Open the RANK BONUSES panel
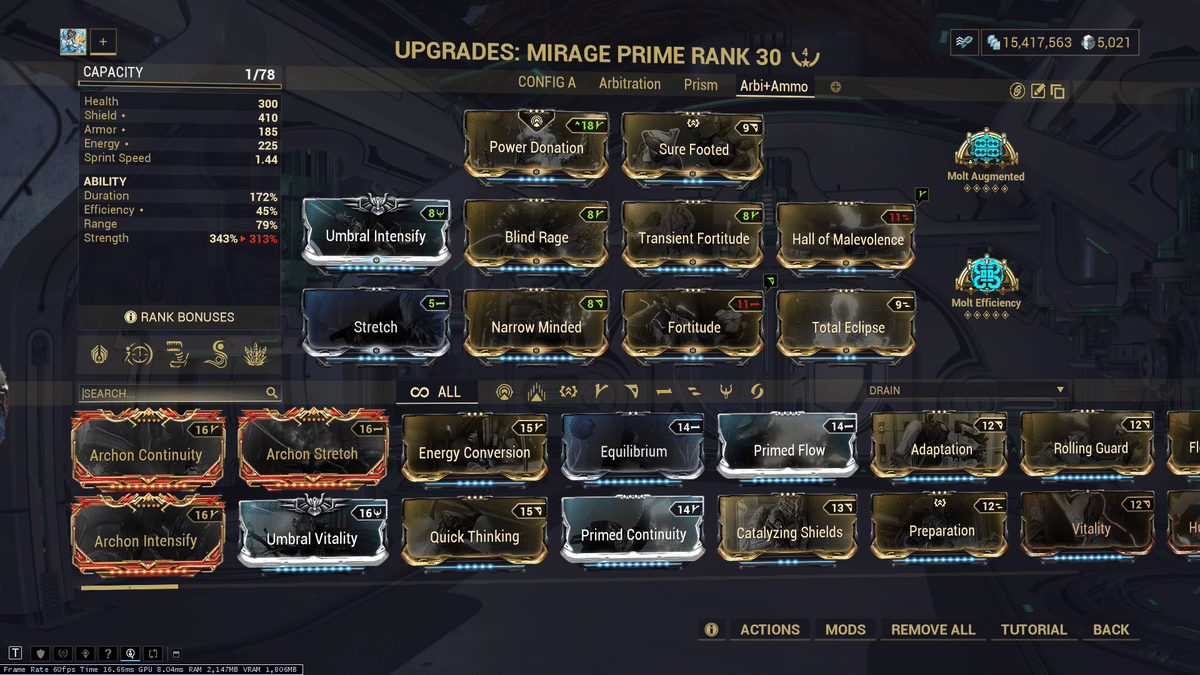The image size is (1200, 675). coord(180,317)
